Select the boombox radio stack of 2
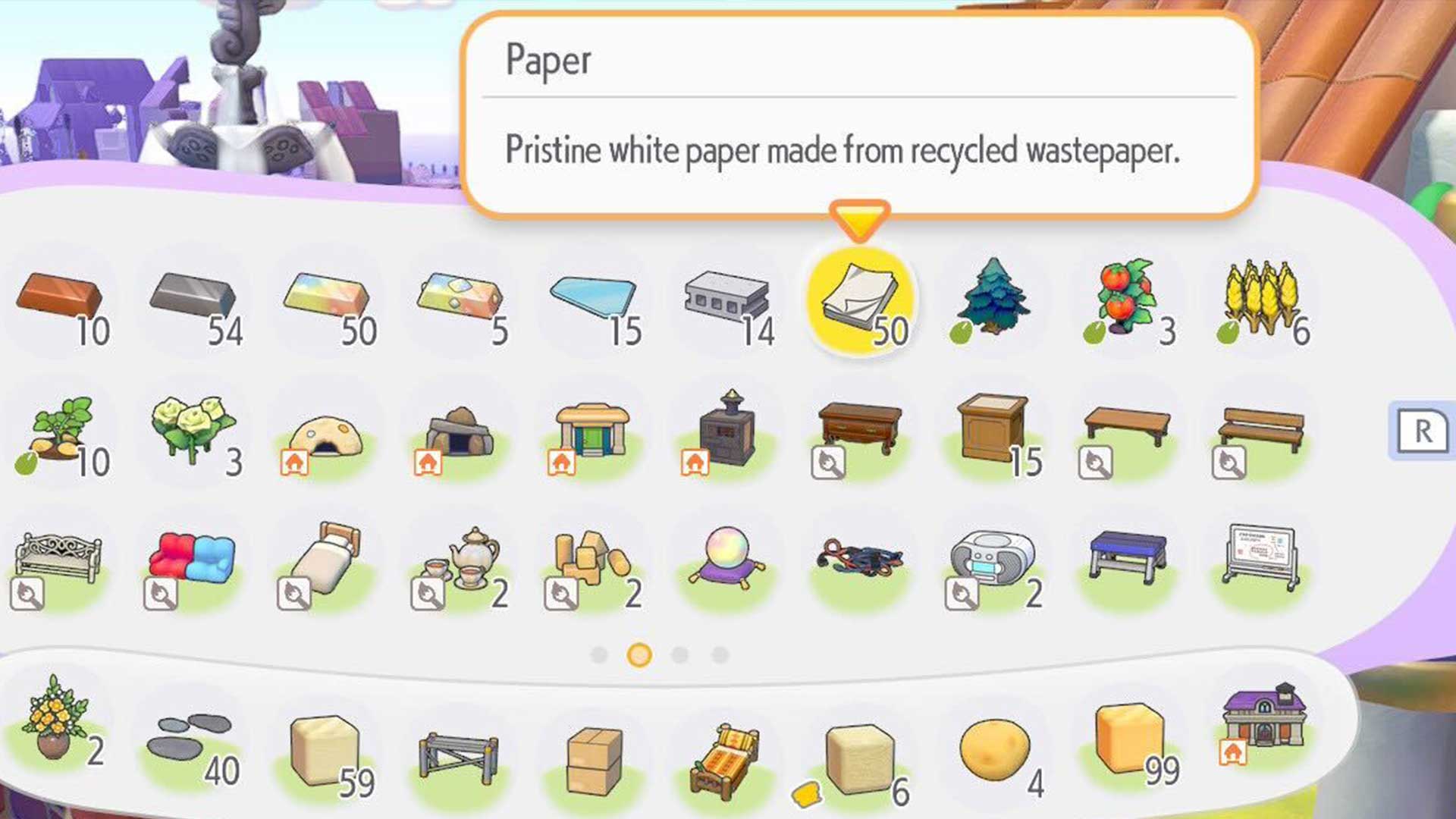 click(993, 557)
